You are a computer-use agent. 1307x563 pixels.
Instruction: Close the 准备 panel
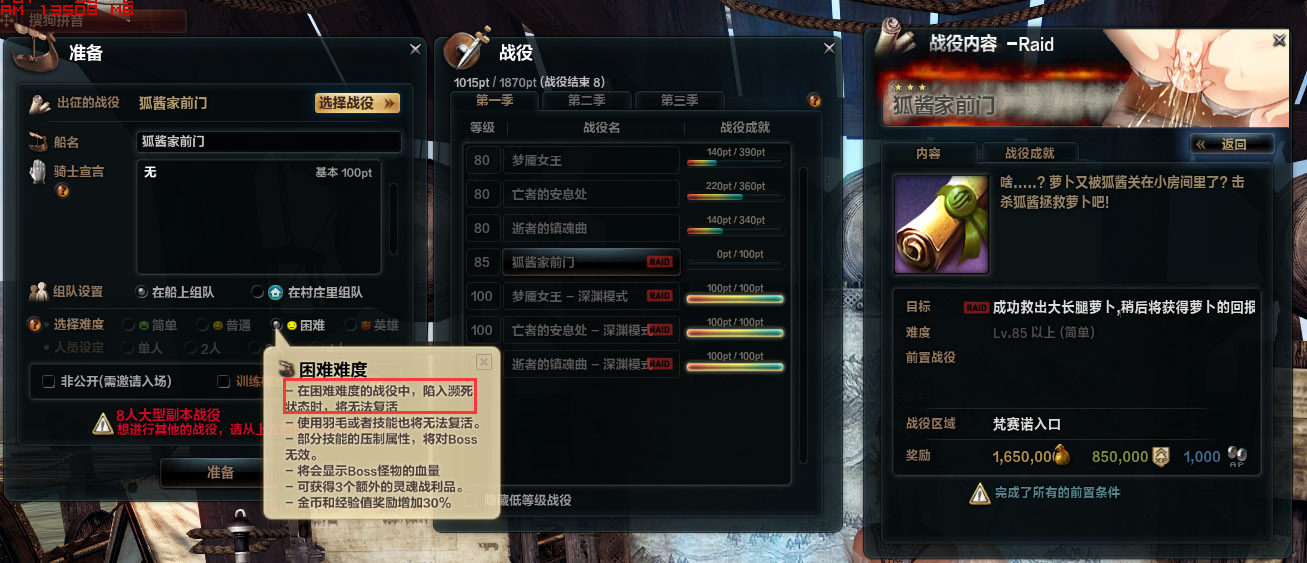tap(416, 48)
